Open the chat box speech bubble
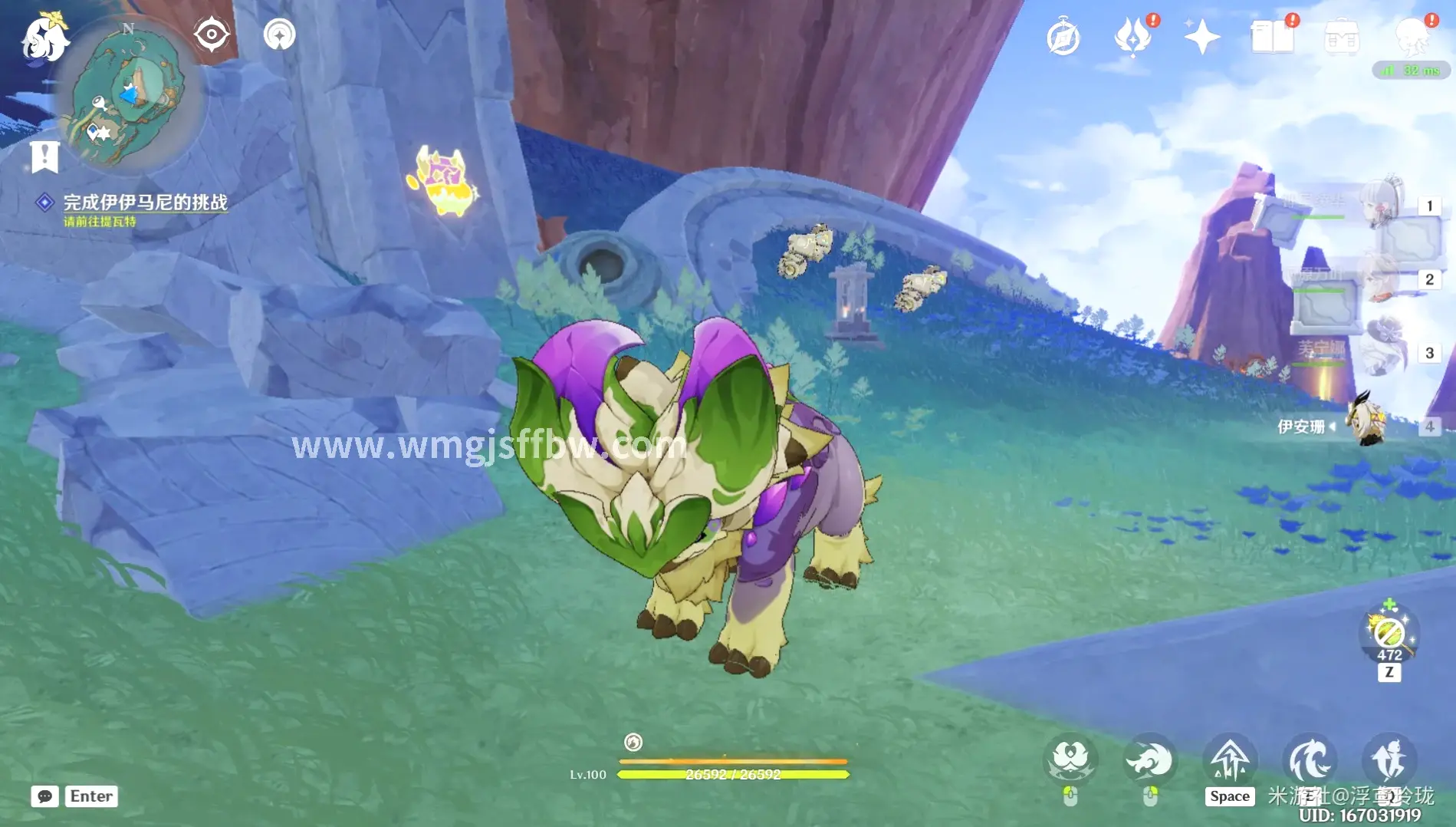The height and width of the screenshot is (827, 1456). pyautogui.click(x=44, y=796)
